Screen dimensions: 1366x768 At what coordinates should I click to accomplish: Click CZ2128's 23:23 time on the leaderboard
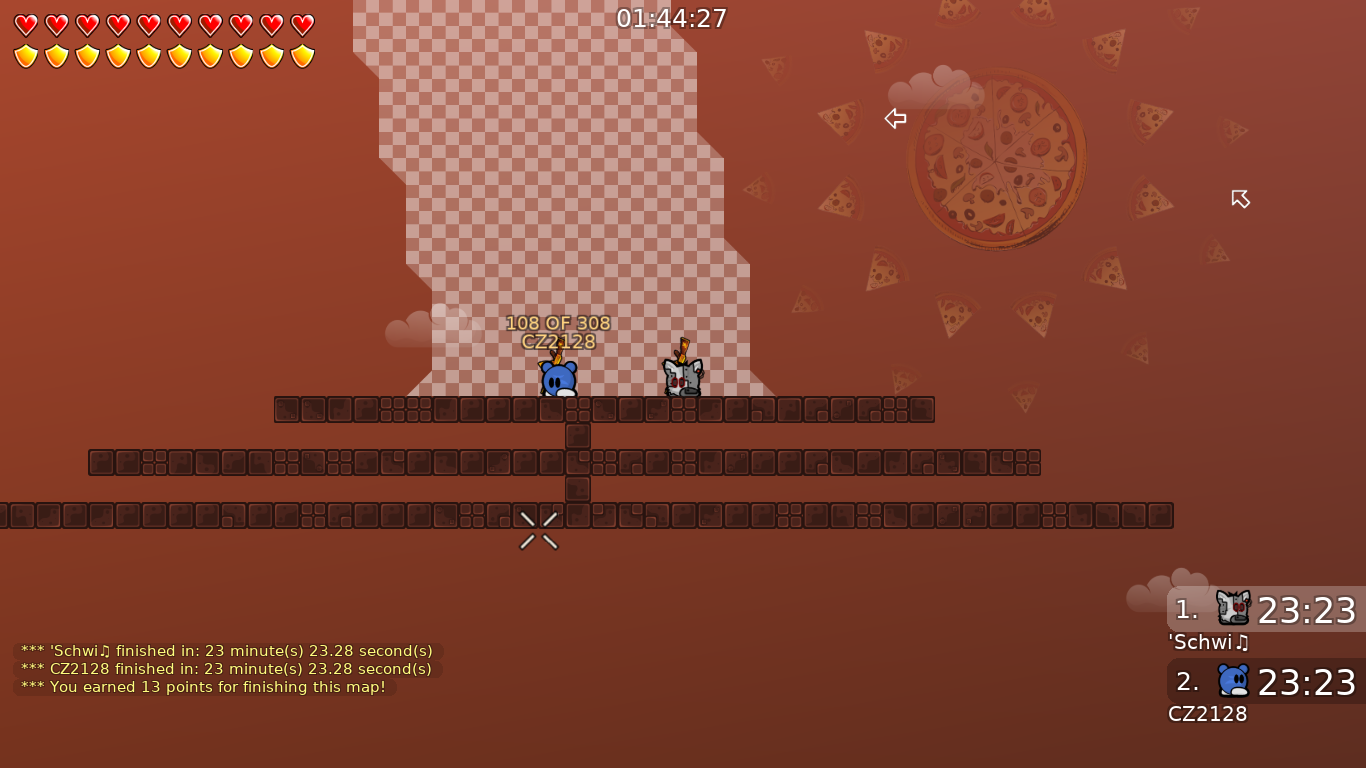pyautogui.click(x=1307, y=683)
